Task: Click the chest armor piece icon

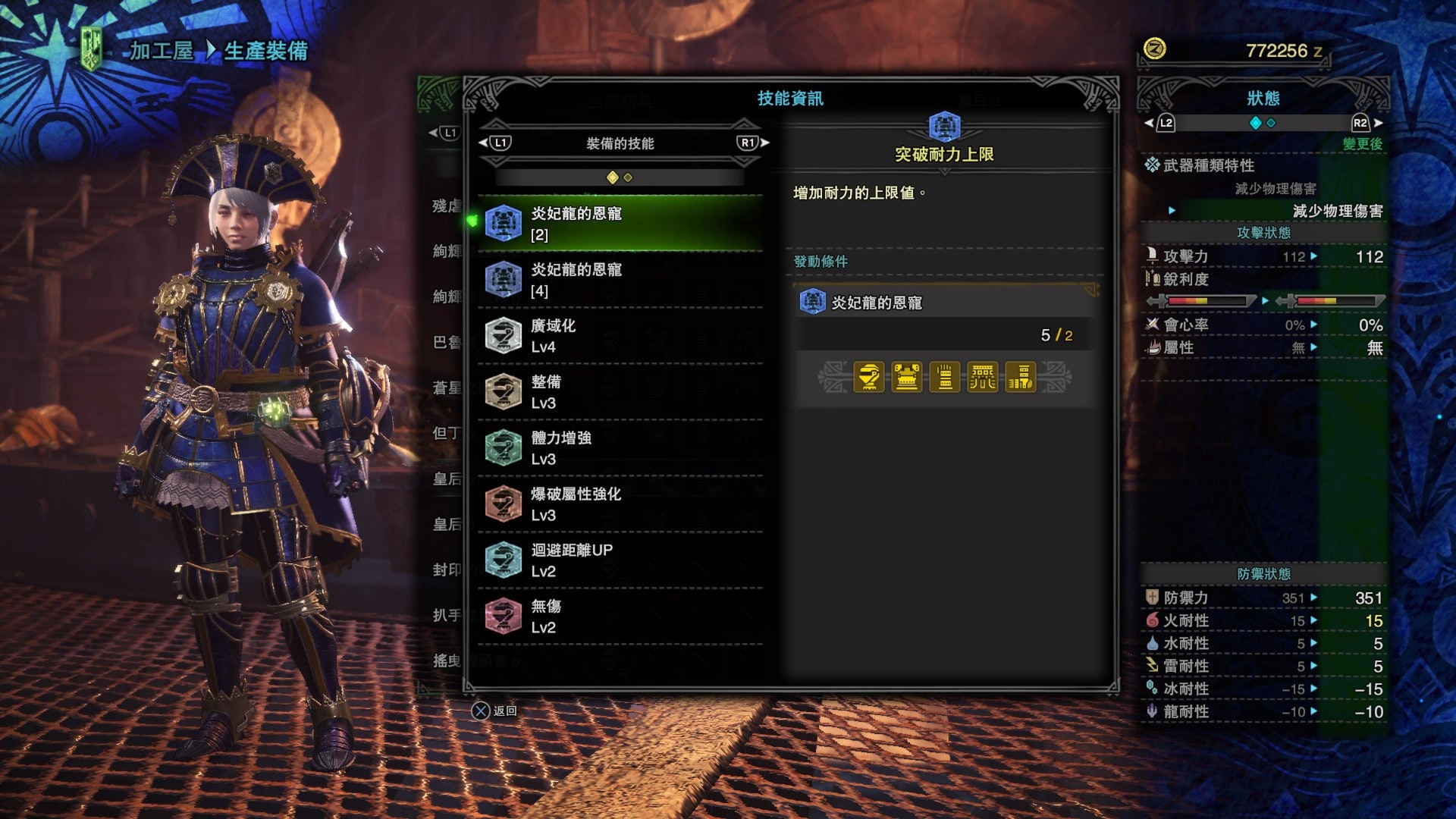Action: pyautogui.click(x=907, y=377)
